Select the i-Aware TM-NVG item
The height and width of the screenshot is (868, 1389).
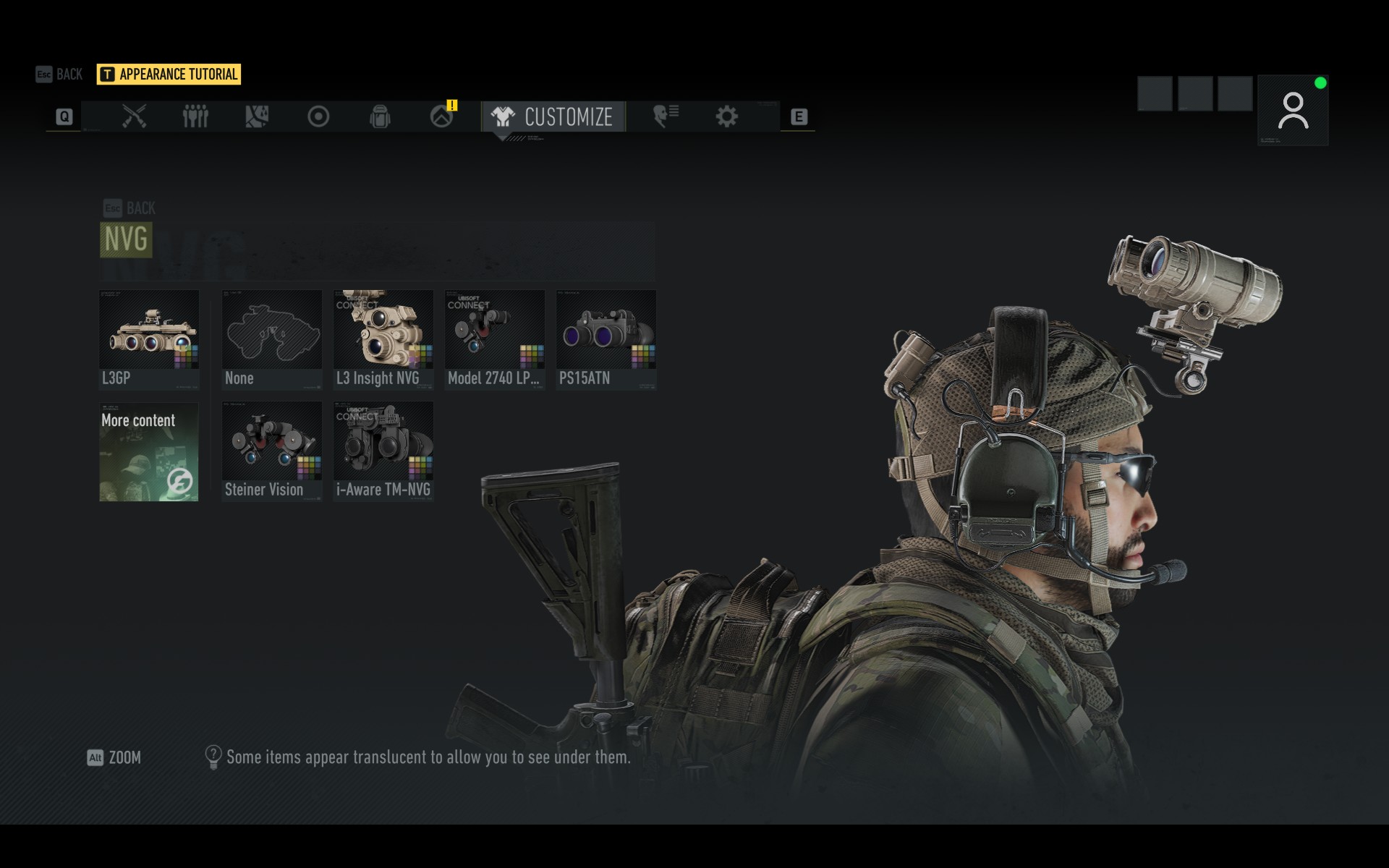(x=383, y=451)
